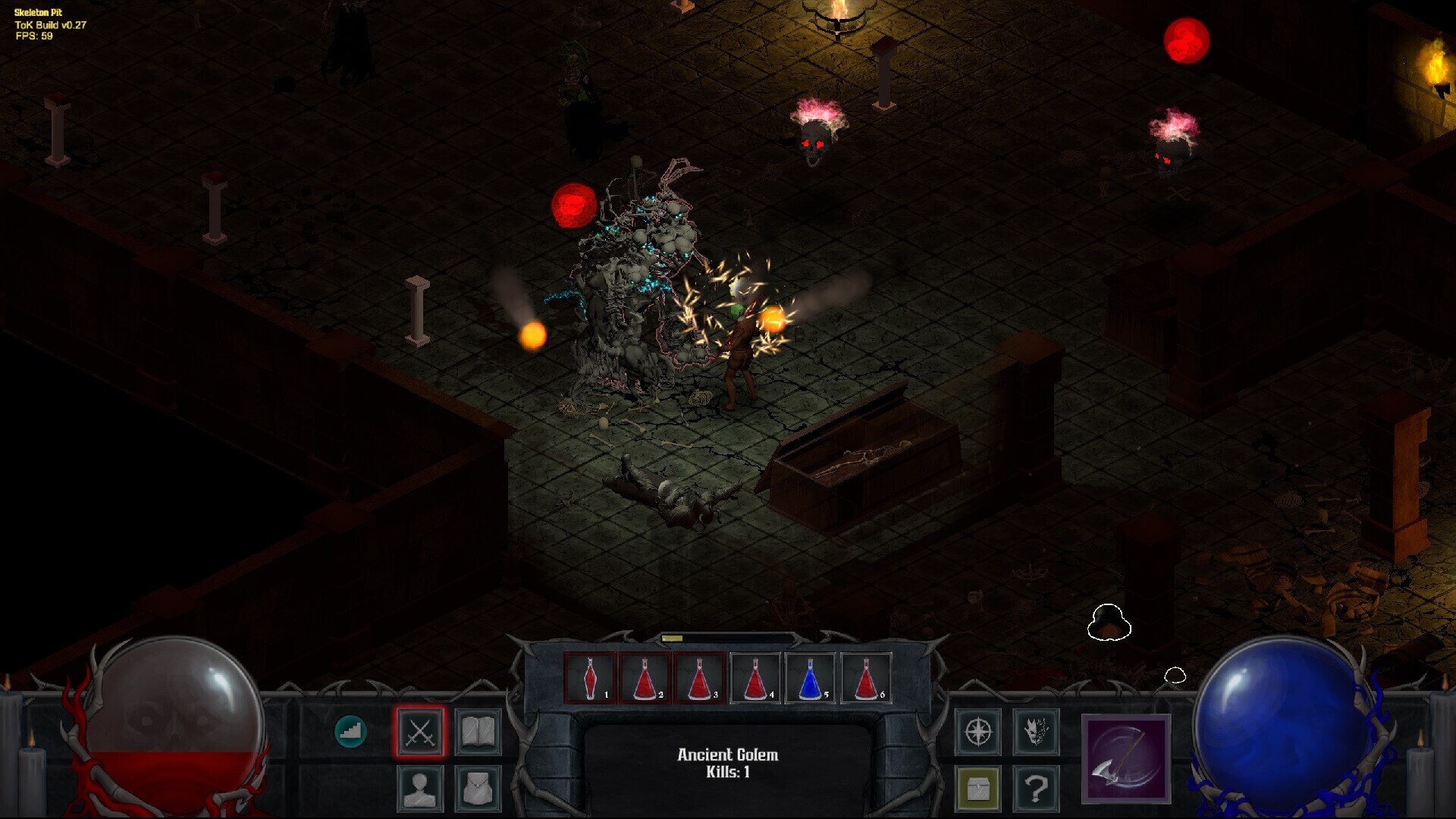Viewport: 1456px width, 819px height.
Task: Click the demon mask icon button
Action: click(x=1036, y=733)
